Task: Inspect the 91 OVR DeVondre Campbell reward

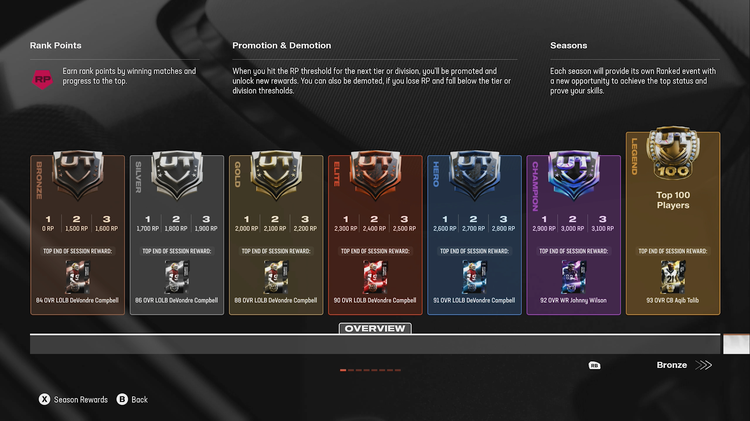Action: tap(474, 276)
